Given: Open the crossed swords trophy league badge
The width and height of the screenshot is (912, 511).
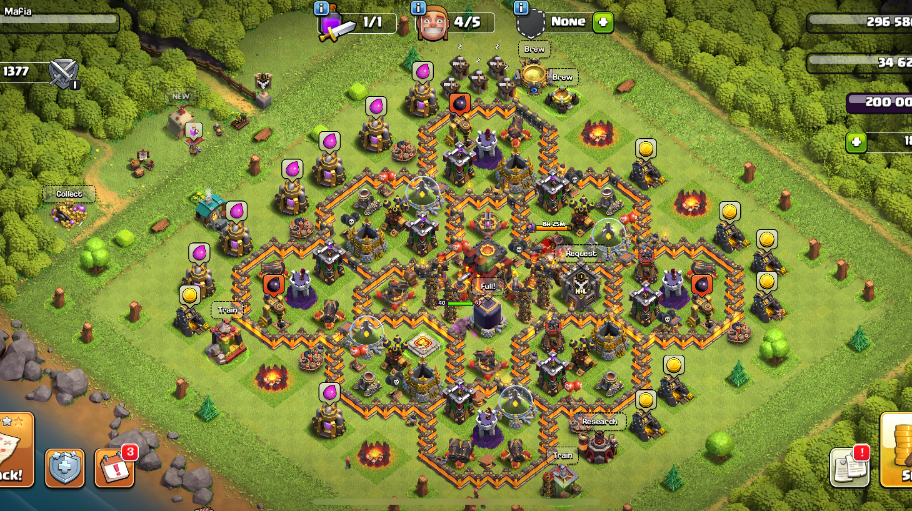Looking at the screenshot, I should tap(64, 72).
